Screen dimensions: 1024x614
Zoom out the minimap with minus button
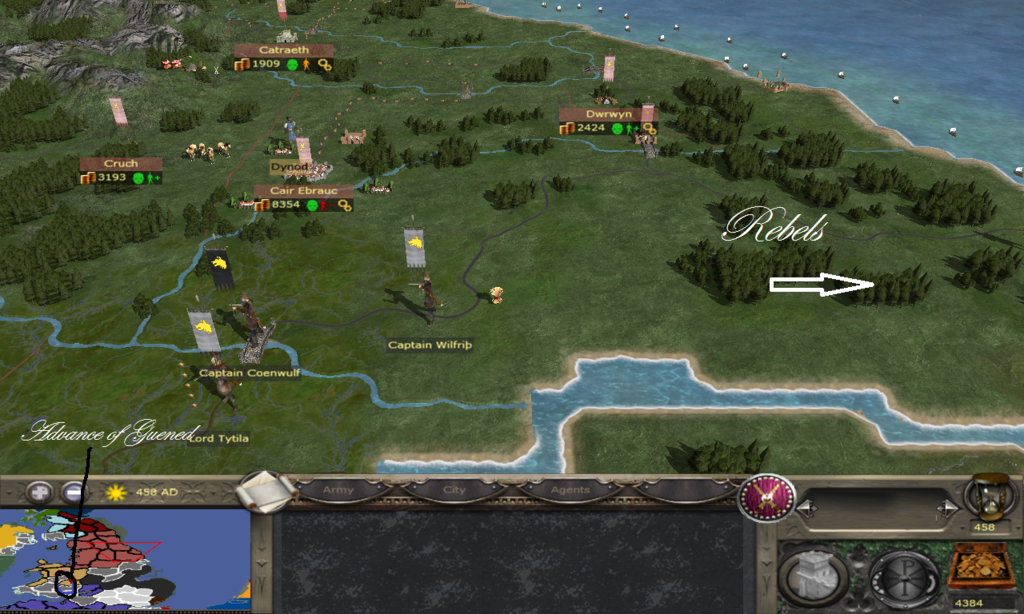click(73, 492)
